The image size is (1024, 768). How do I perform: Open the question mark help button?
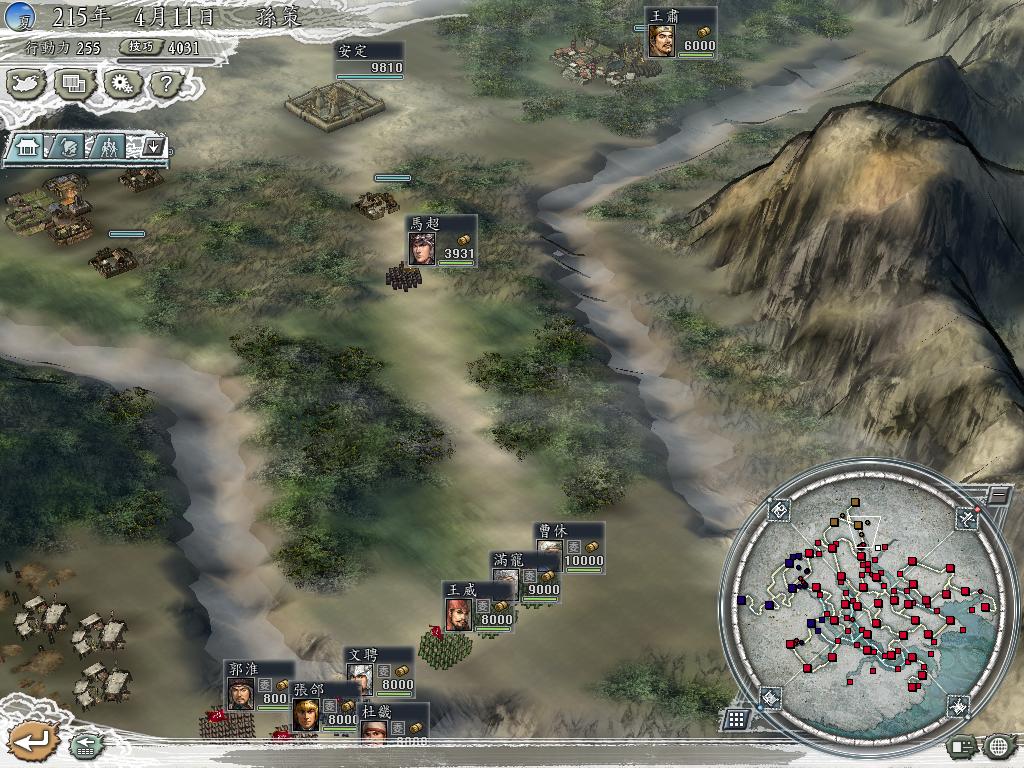166,84
